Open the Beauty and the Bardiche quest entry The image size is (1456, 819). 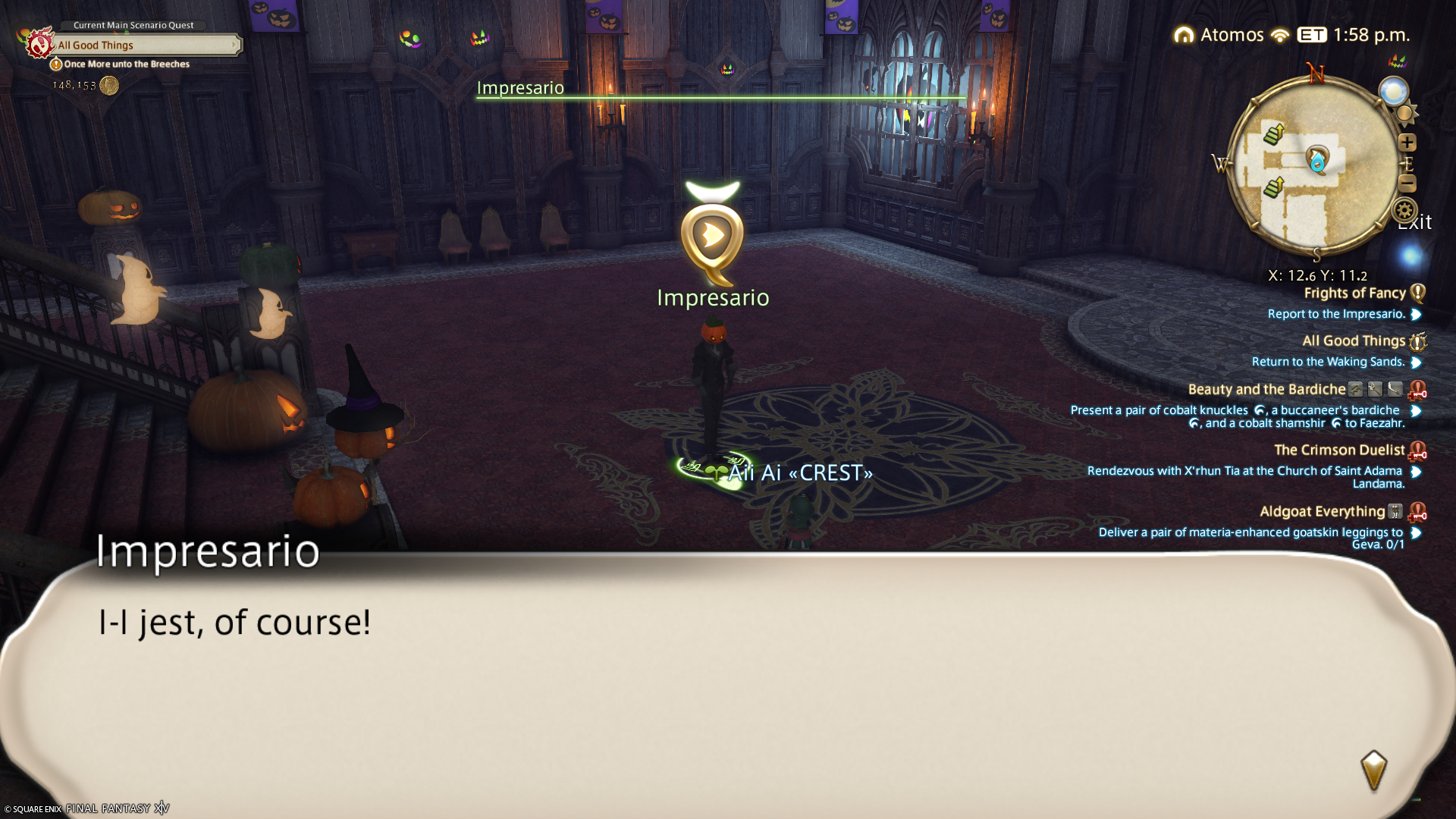(1266, 390)
